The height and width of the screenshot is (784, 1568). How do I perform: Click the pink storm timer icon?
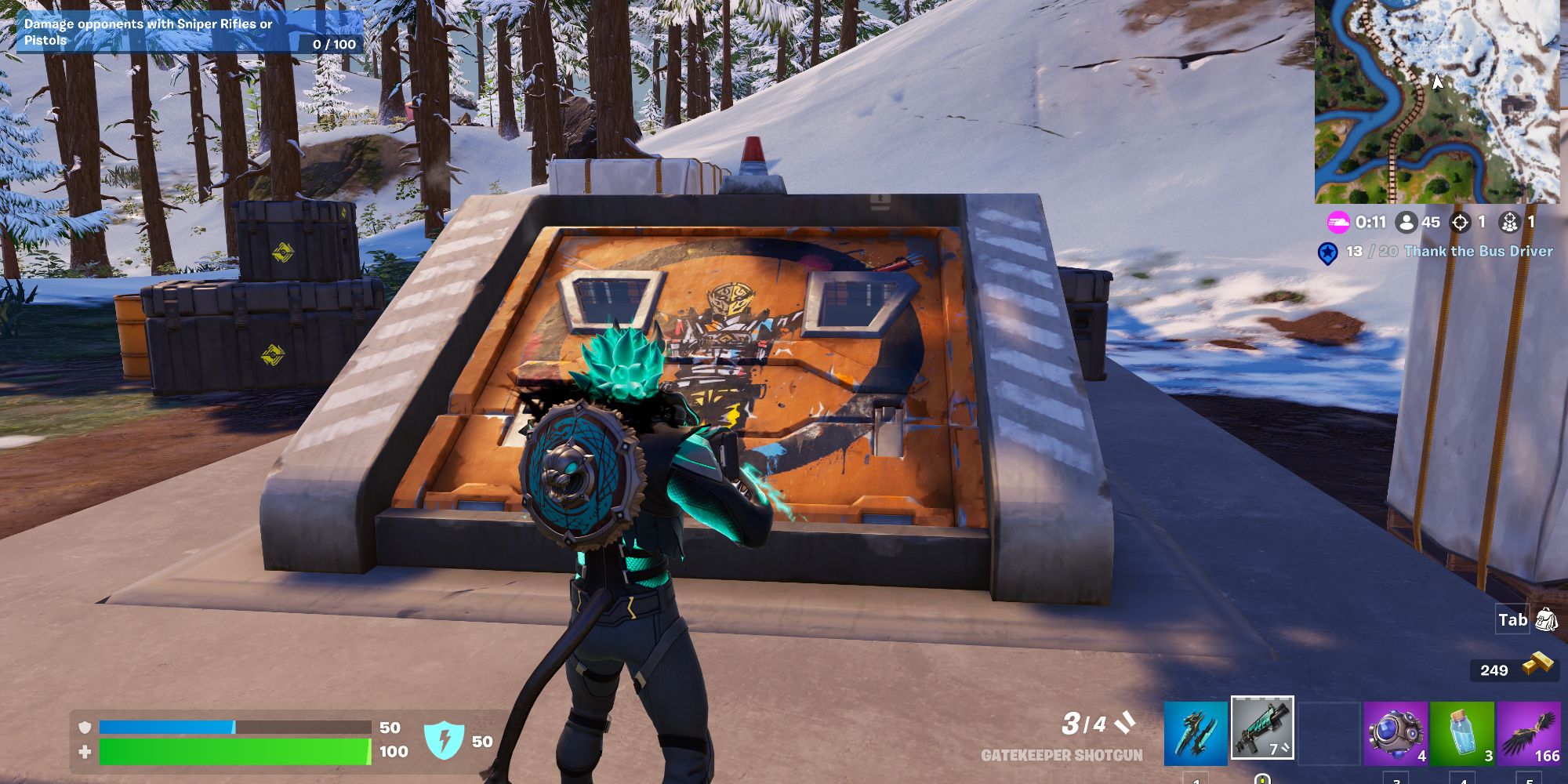point(1338,223)
